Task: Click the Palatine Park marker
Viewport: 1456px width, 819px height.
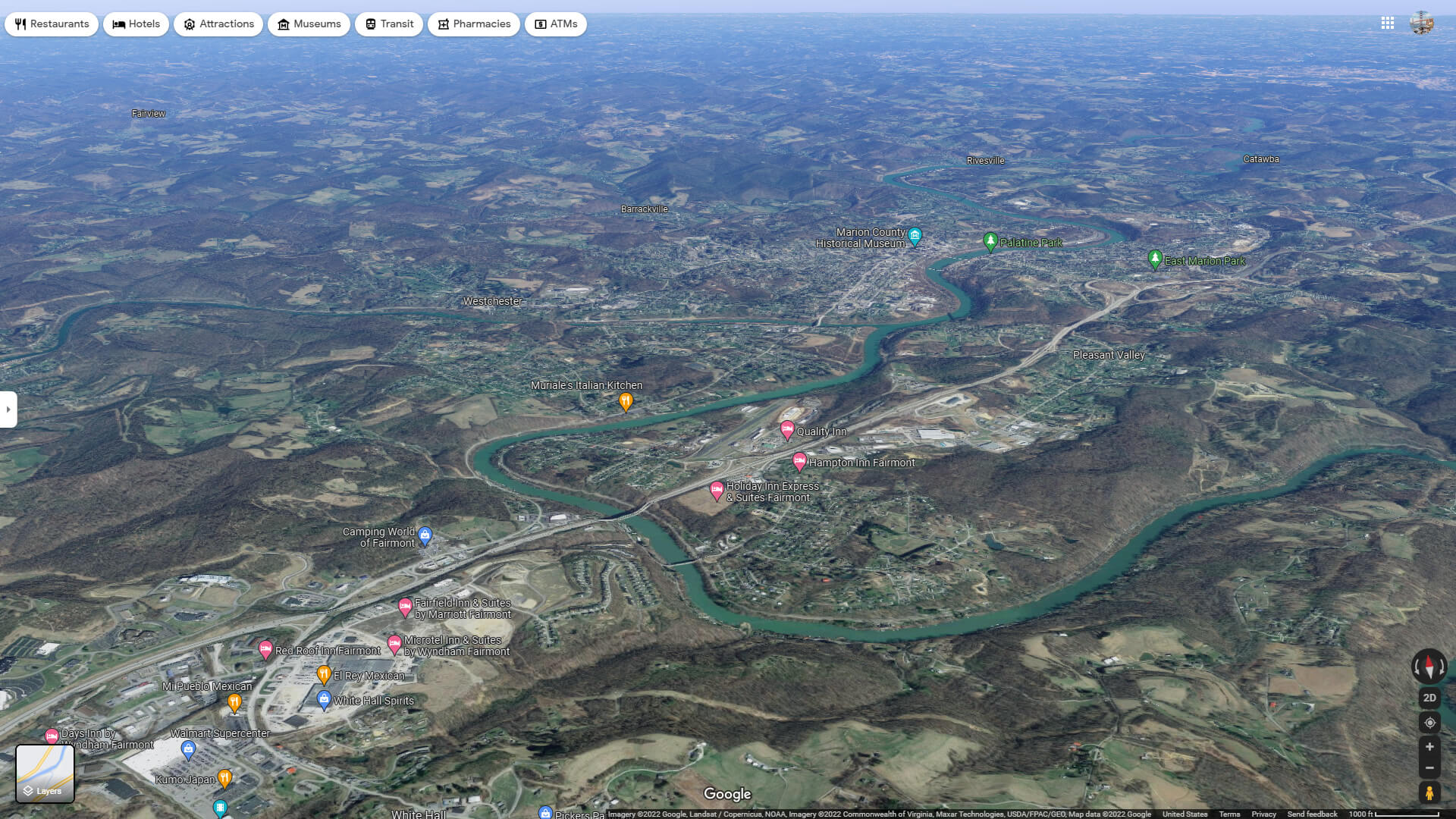Action: point(990,243)
